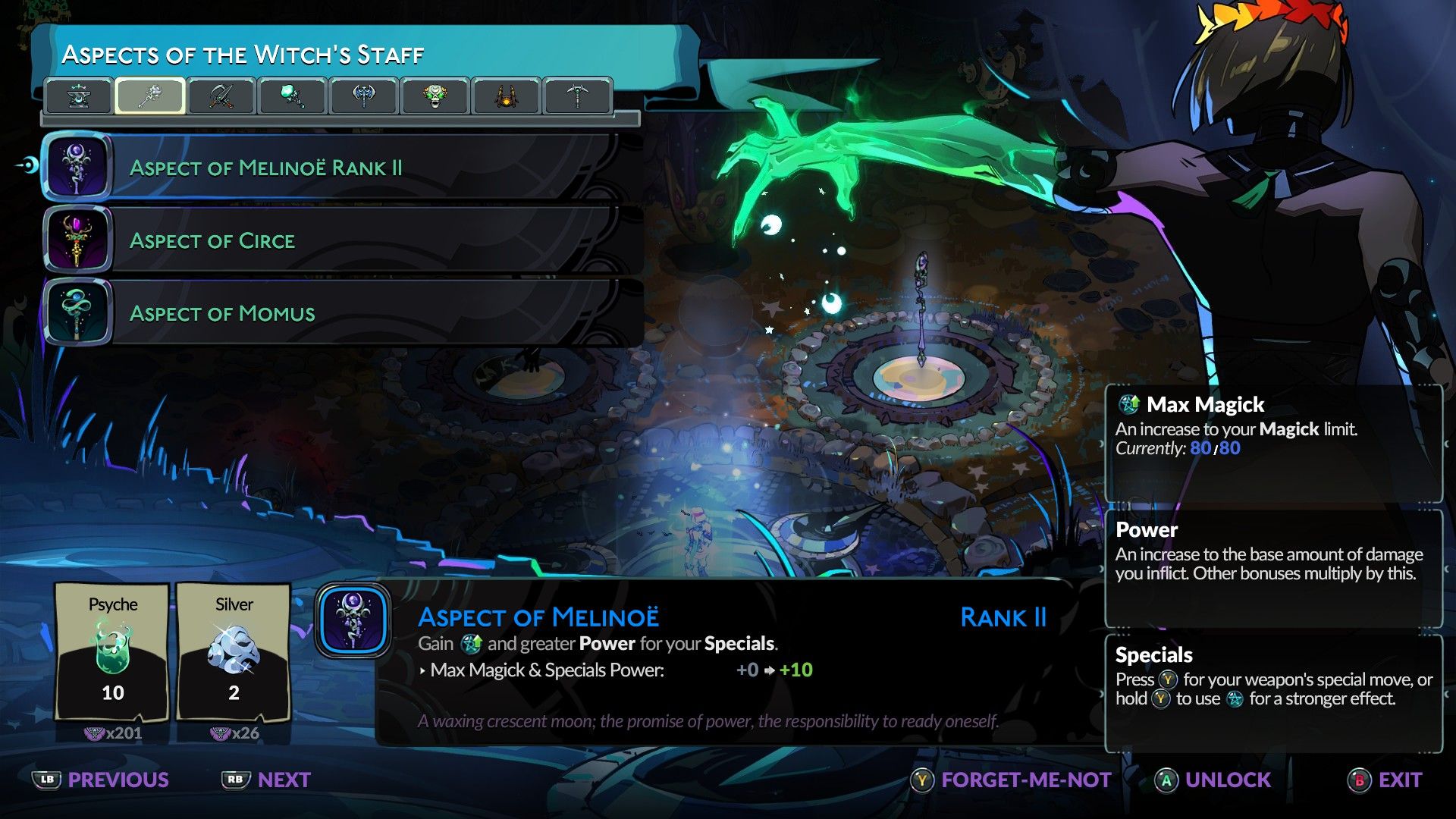Exit the aspects menu

1385,780
